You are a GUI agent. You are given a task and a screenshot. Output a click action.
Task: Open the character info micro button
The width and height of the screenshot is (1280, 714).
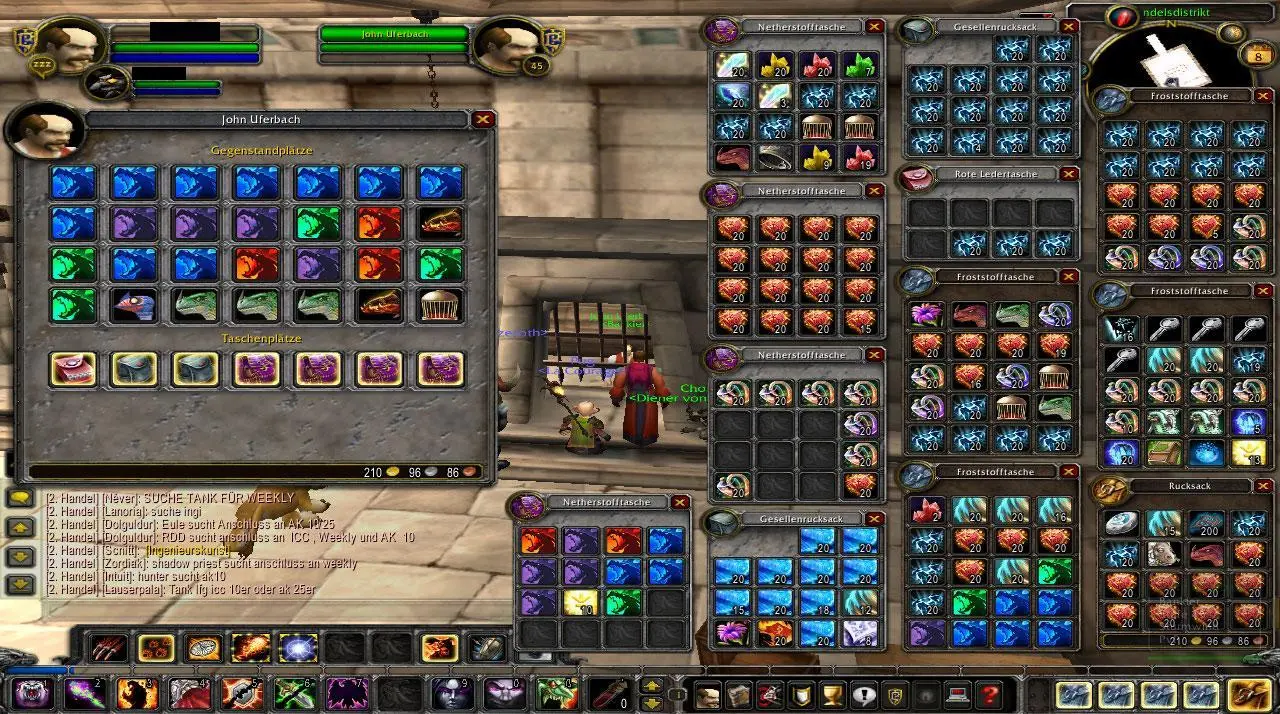708,694
